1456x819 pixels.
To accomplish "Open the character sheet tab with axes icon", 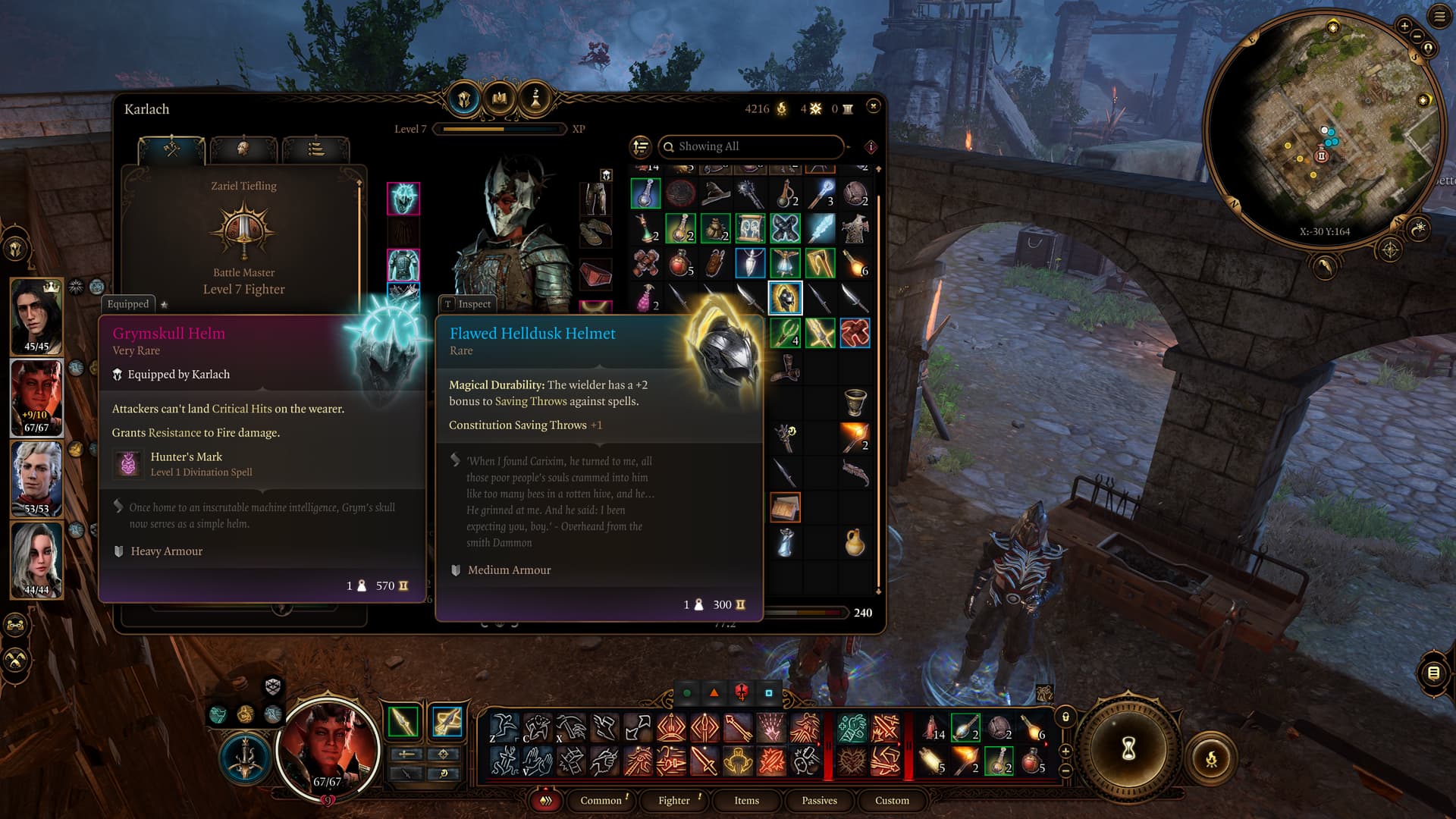I will pos(171,149).
